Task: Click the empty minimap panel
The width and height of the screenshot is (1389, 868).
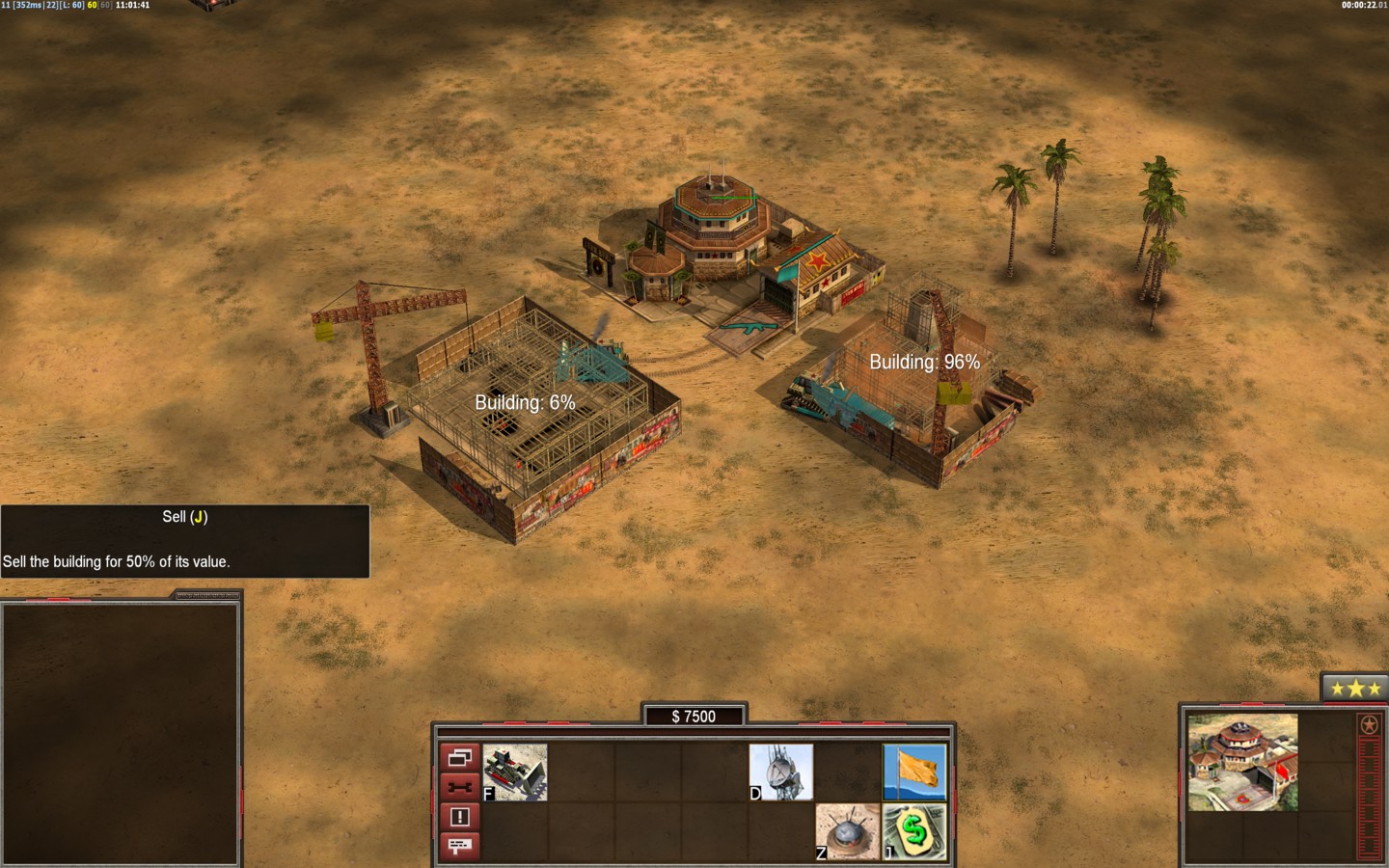Action: click(x=121, y=733)
